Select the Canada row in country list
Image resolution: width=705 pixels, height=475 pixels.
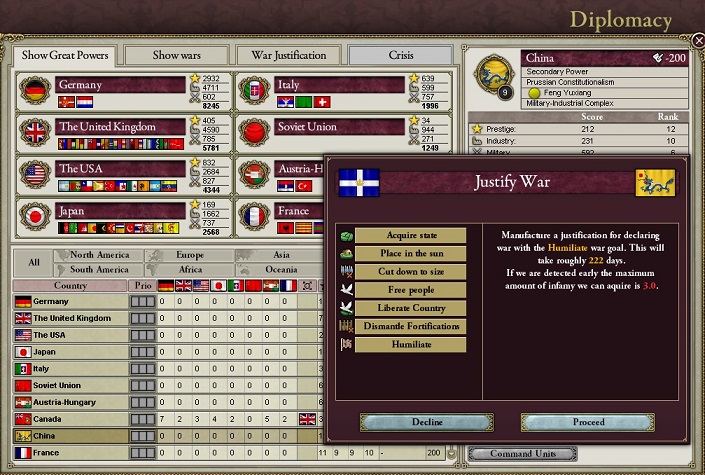[x=70, y=418]
